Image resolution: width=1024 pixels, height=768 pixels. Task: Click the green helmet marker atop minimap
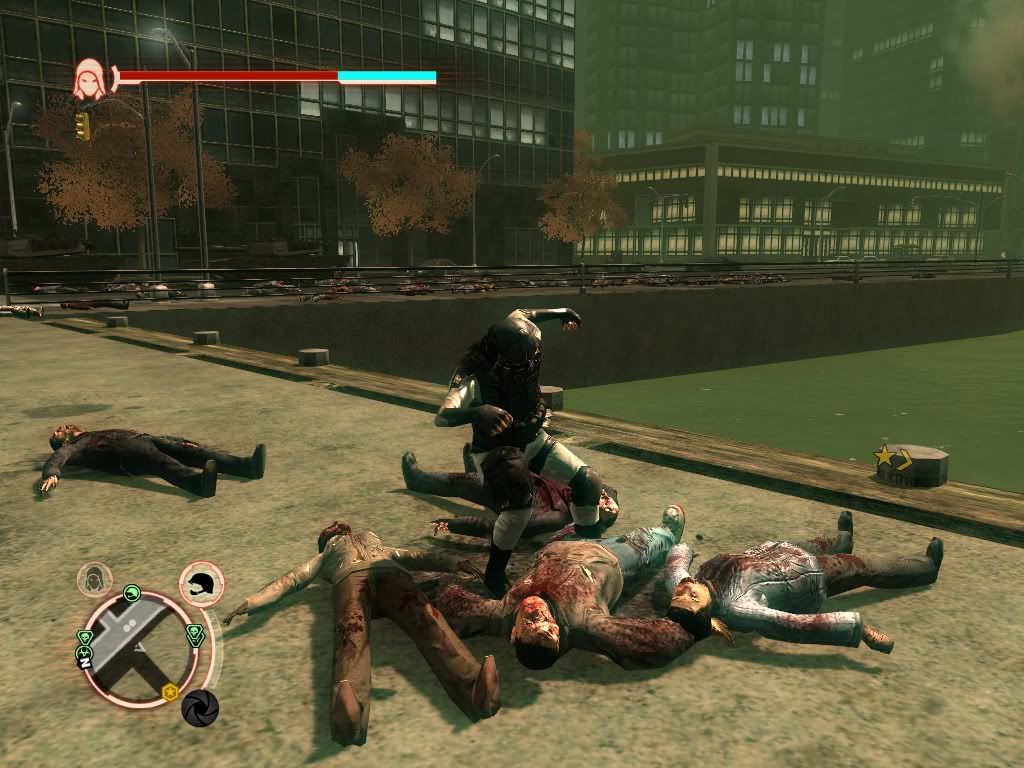(x=131, y=594)
